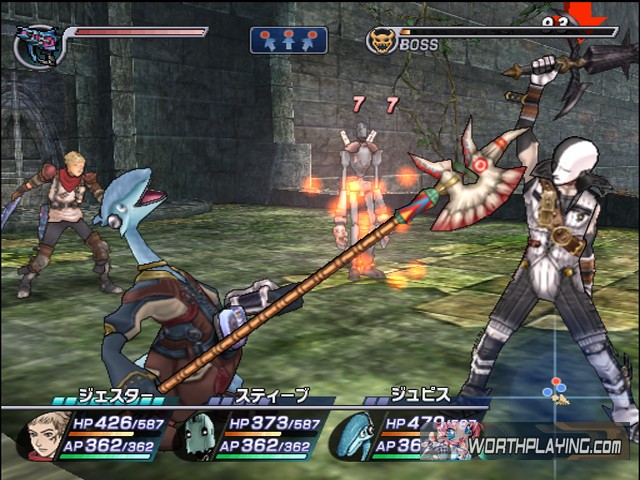
Task: Click the golden BOSS face icon
Action: 381,41
